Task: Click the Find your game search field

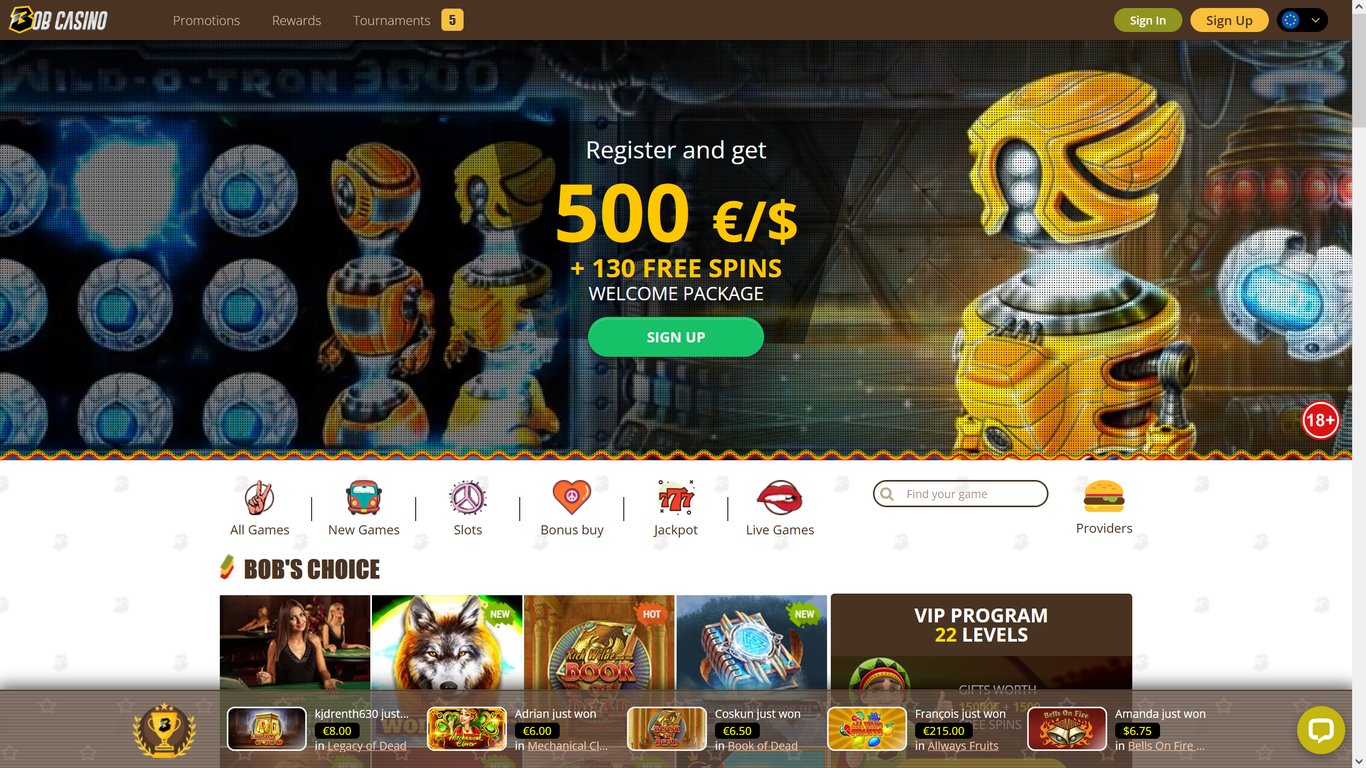Action: [x=960, y=493]
